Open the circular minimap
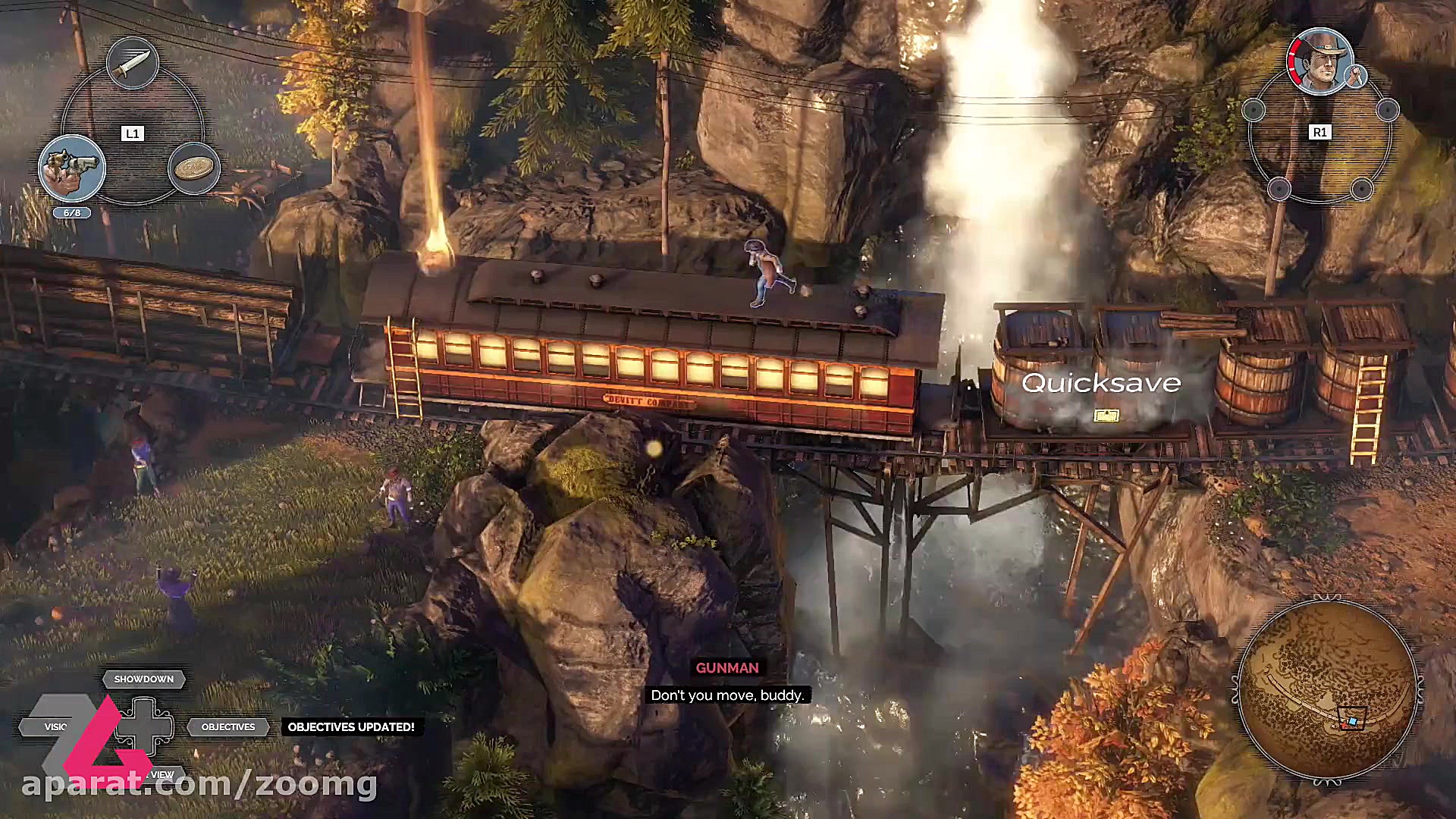The width and height of the screenshot is (1456, 819). pos(1327,689)
